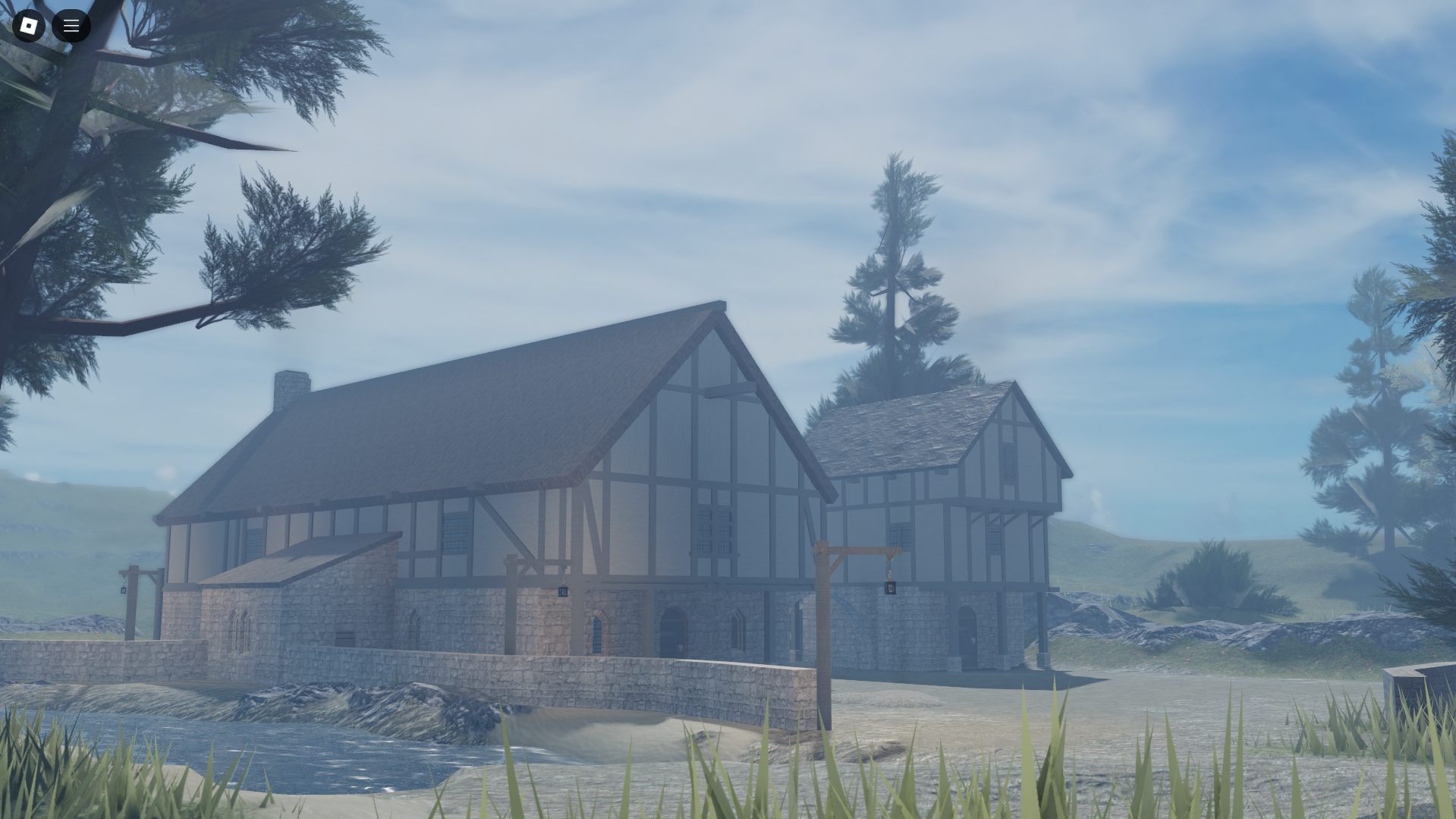1456x819 pixels.
Task: Click the hamburger menu icon top-left
Action: pos(71,25)
